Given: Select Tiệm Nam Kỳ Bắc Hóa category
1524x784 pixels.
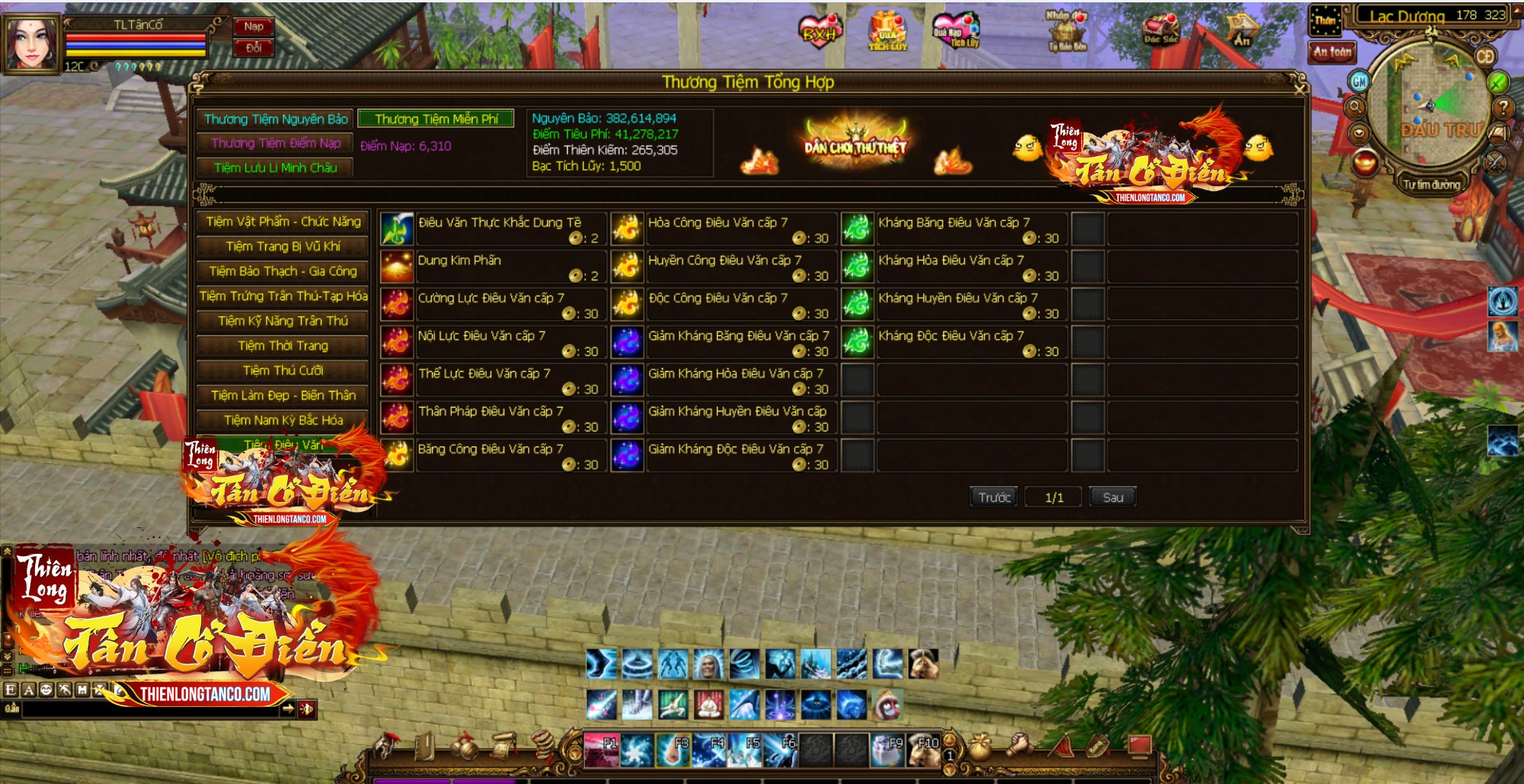Looking at the screenshot, I should point(283,421).
